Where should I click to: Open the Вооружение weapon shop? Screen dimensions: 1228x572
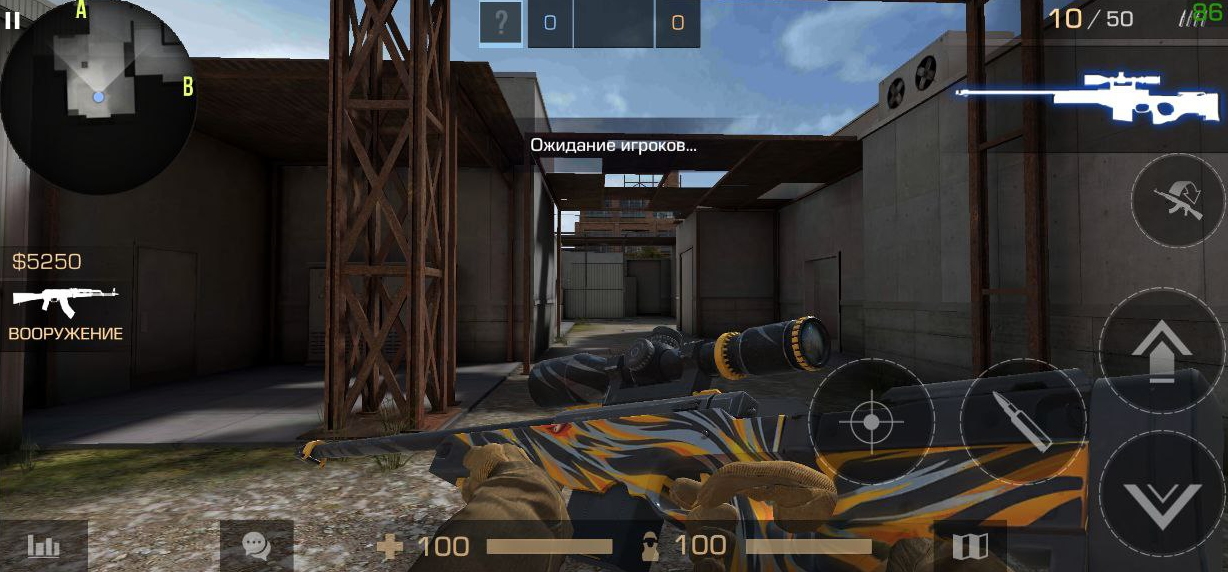[x=65, y=312]
